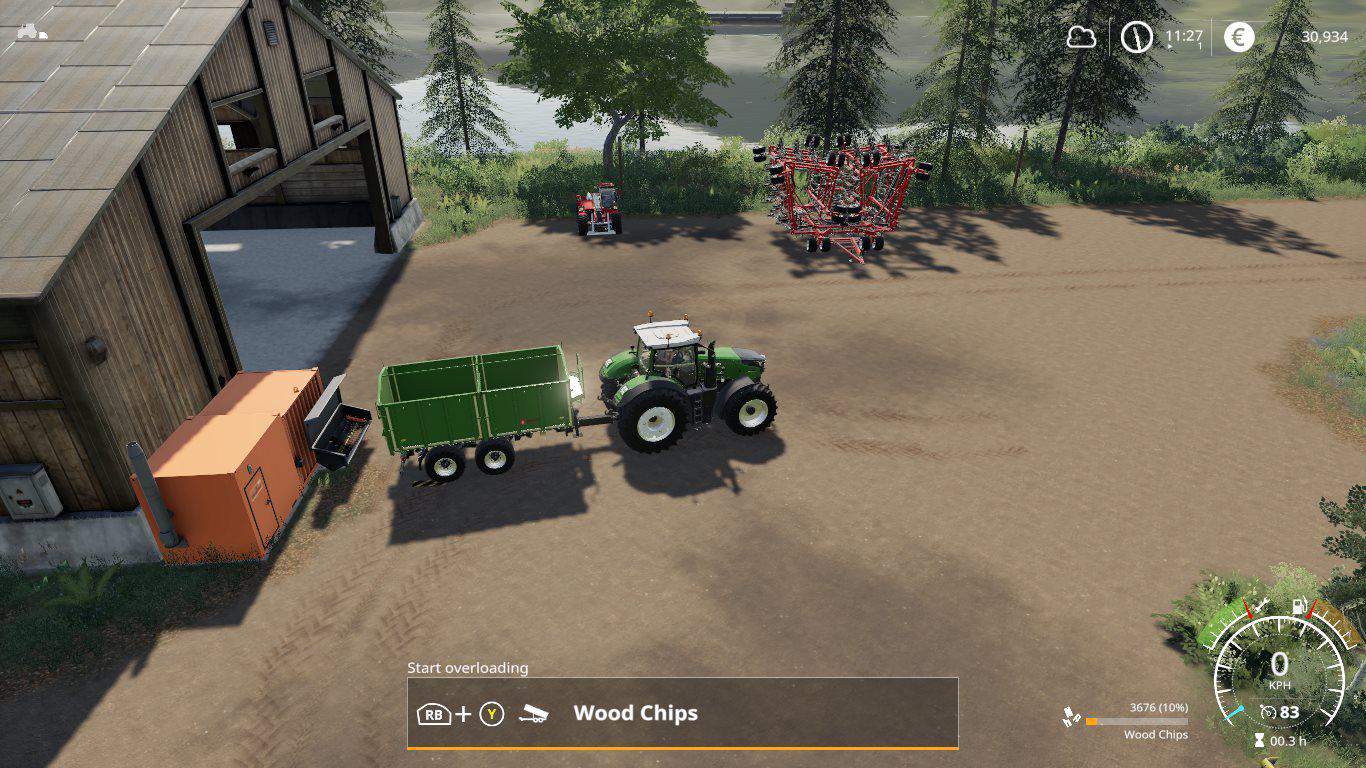Select the tractor icon in the corner

point(31,31)
